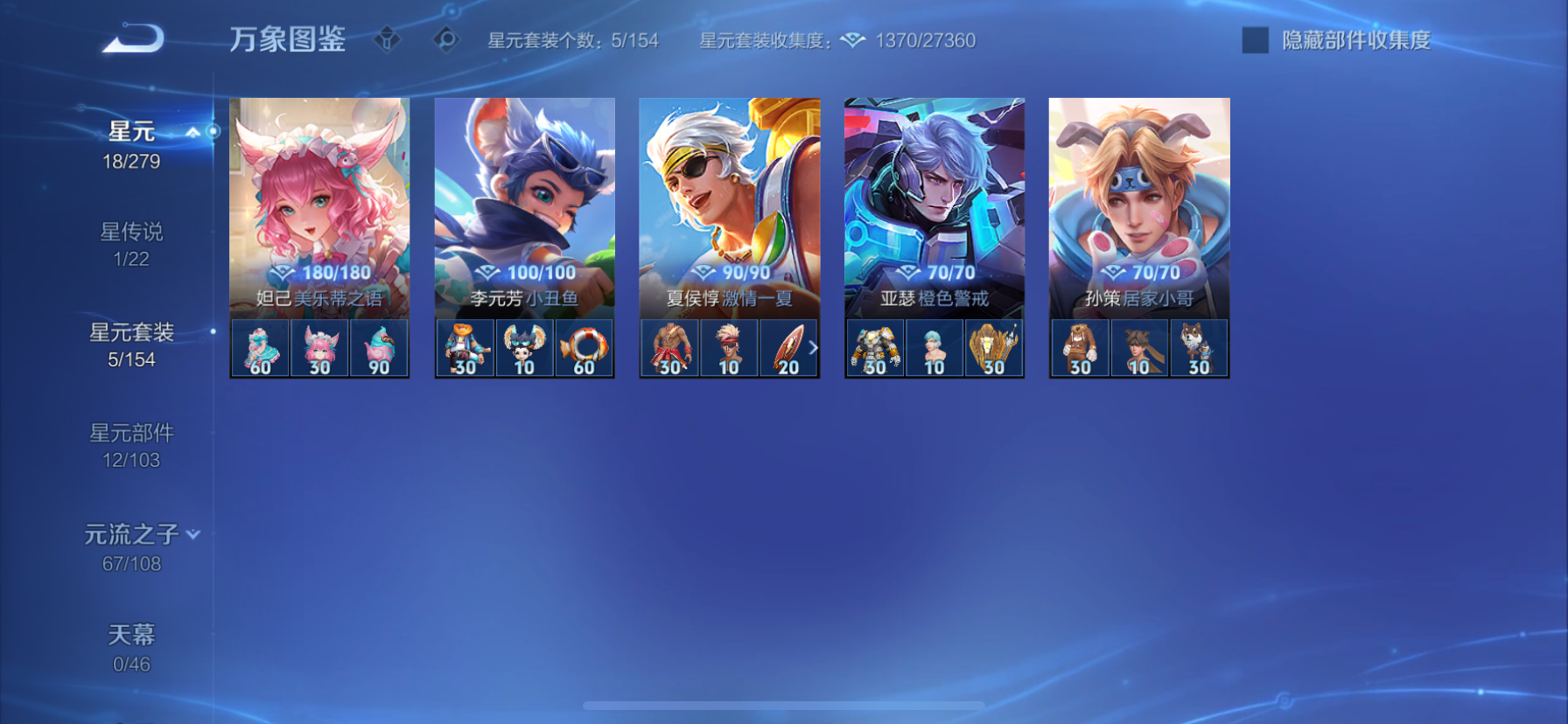
Task: Click the right arrow on 夏侯惇's parts row
Action: [x=815, y=347]
